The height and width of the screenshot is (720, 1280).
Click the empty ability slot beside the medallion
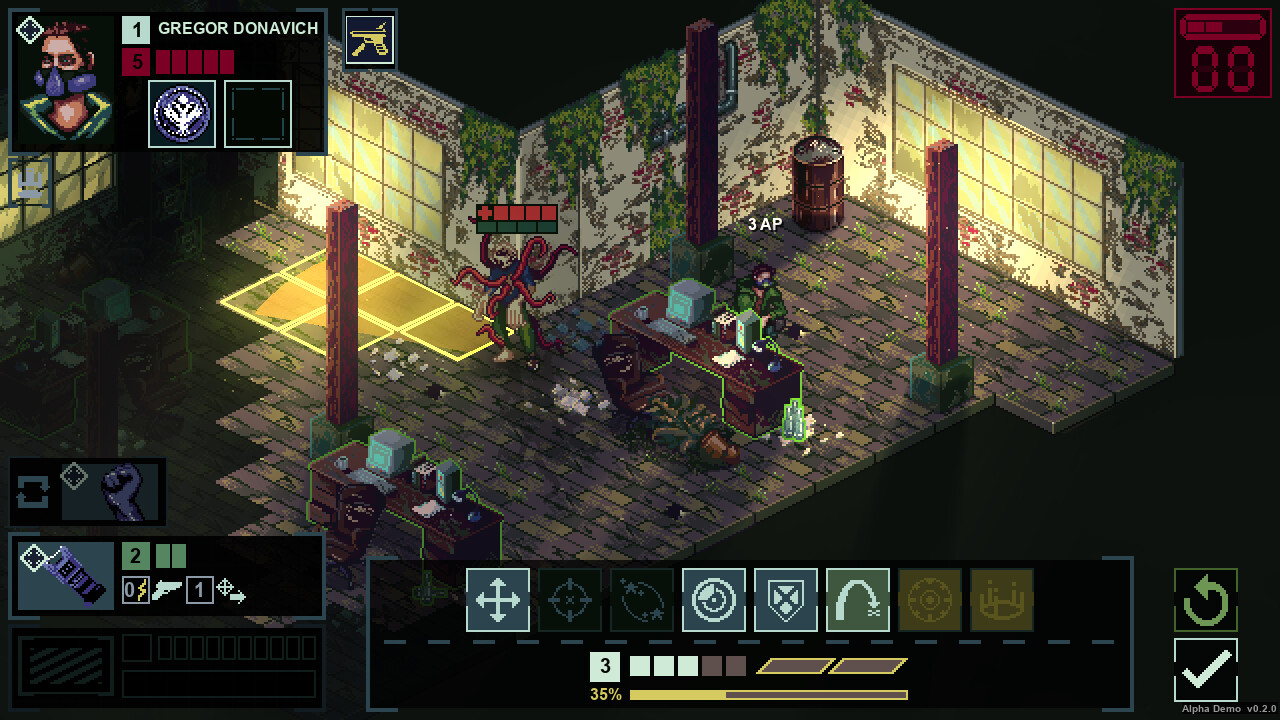(258, 113)
